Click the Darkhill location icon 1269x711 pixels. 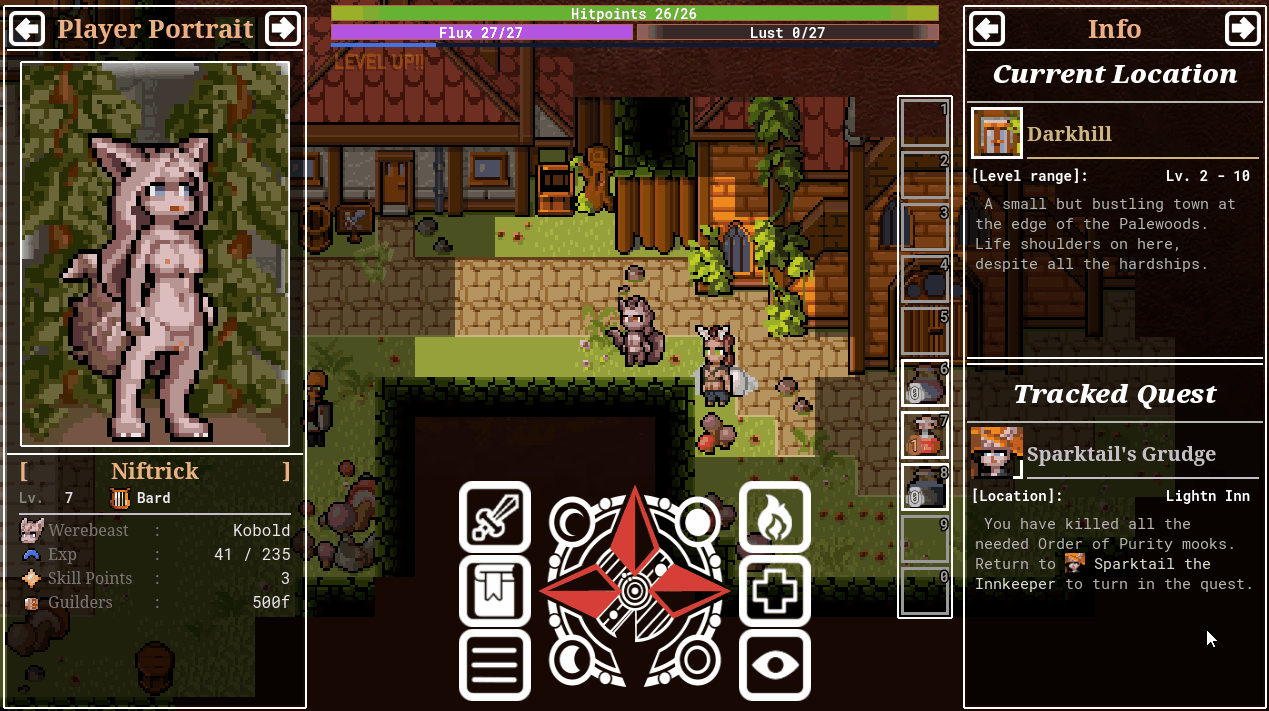pos(996,133)
